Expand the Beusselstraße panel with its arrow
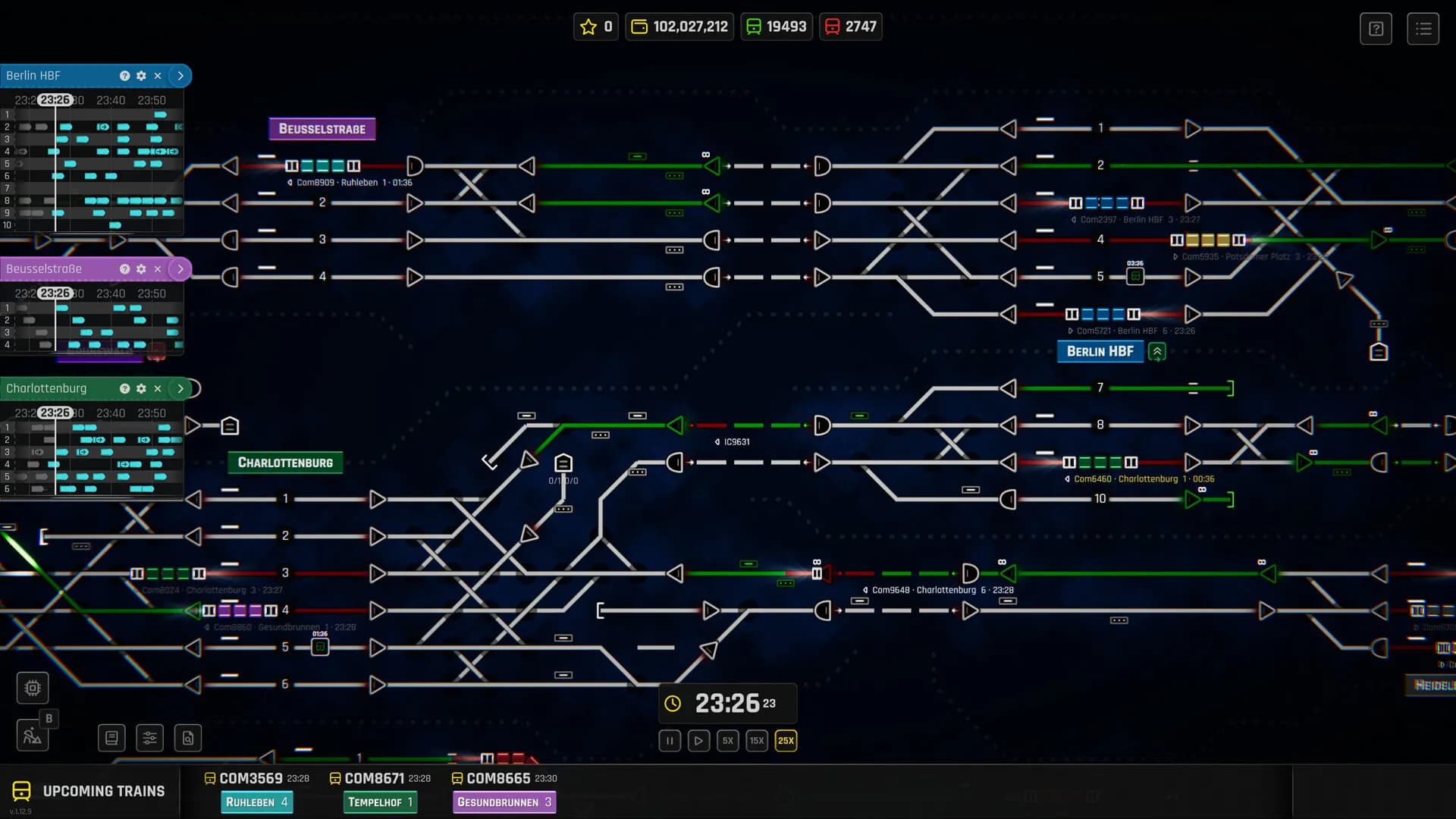Viewport: 1456px width, 819px height. pyautogui.click(x=180, y=268)
